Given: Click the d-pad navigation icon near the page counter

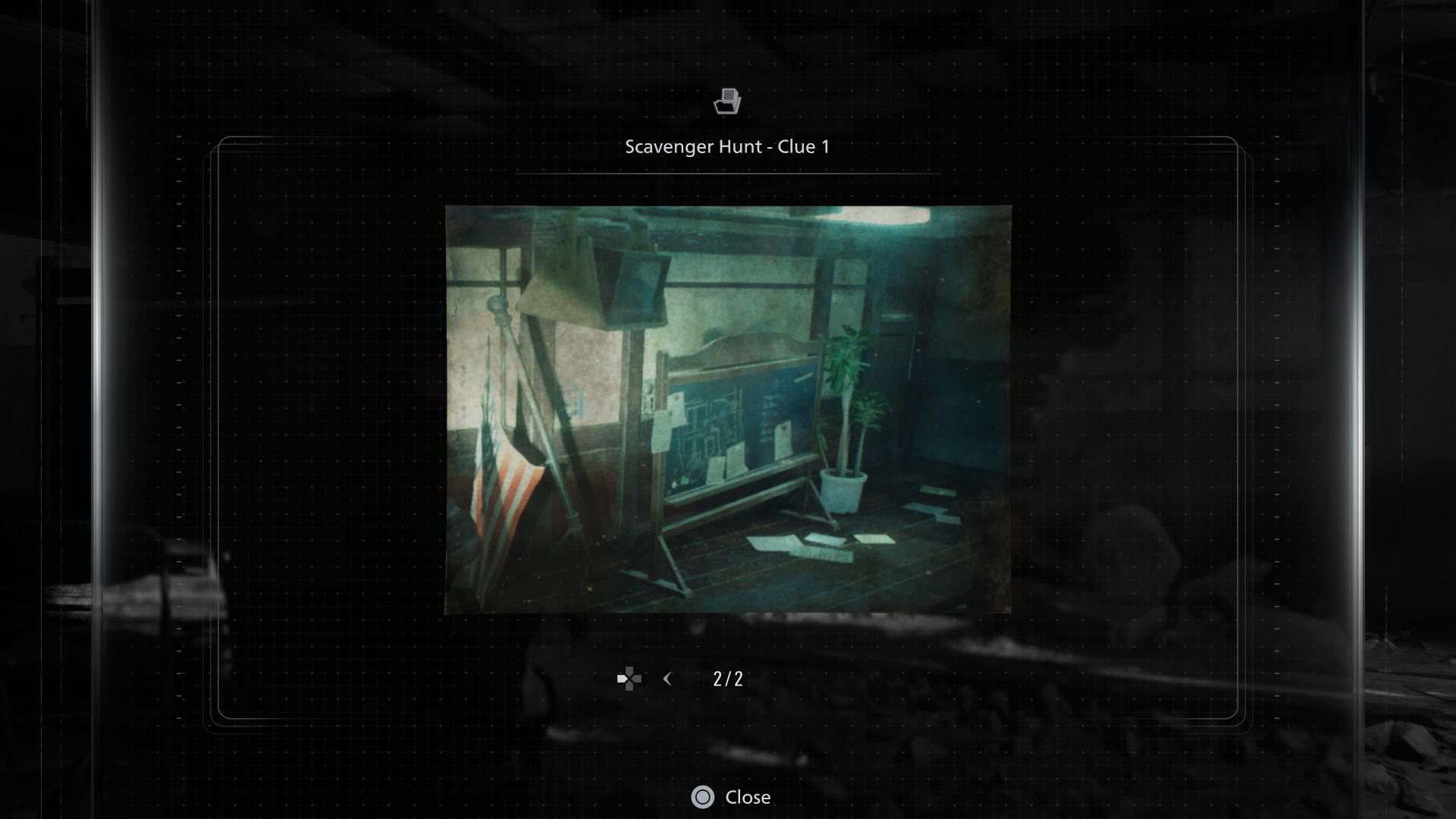Looking at the screenshot, I should point(628,679).
